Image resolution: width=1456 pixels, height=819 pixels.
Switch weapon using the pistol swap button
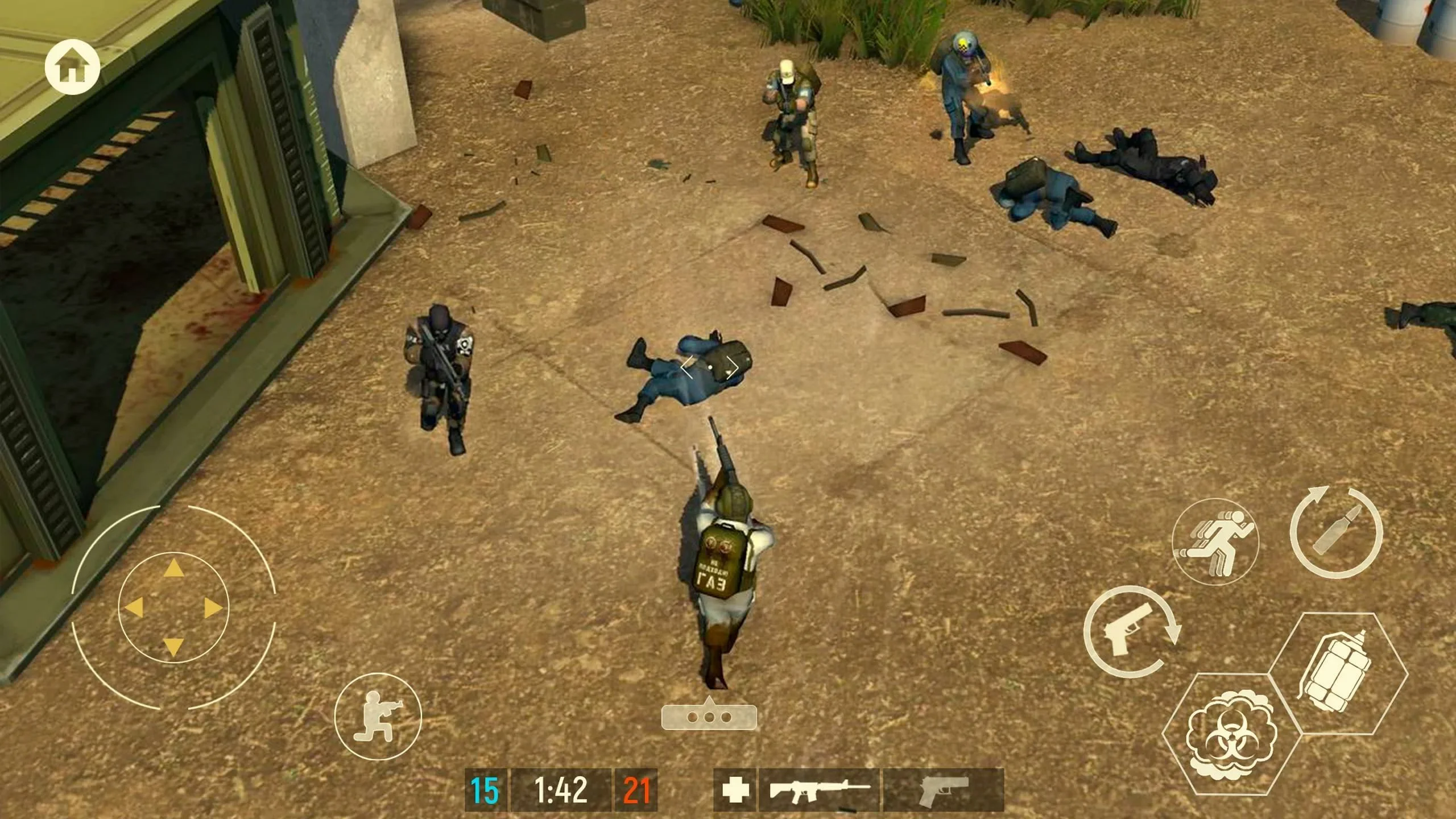click(1131, 633)
